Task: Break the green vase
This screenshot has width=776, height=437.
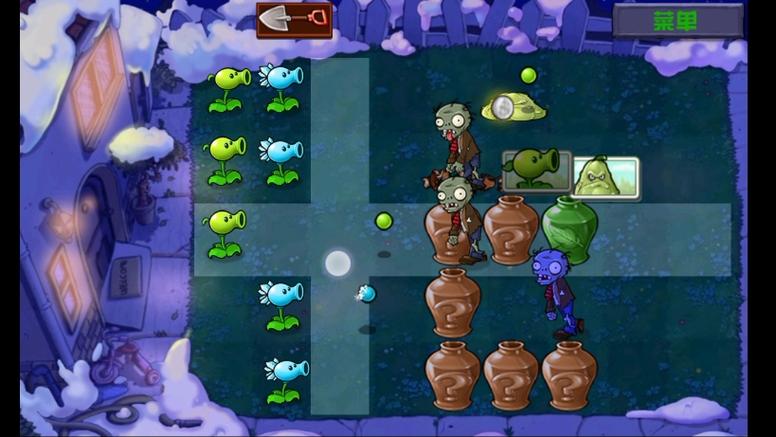Action: tap(570, 229)
